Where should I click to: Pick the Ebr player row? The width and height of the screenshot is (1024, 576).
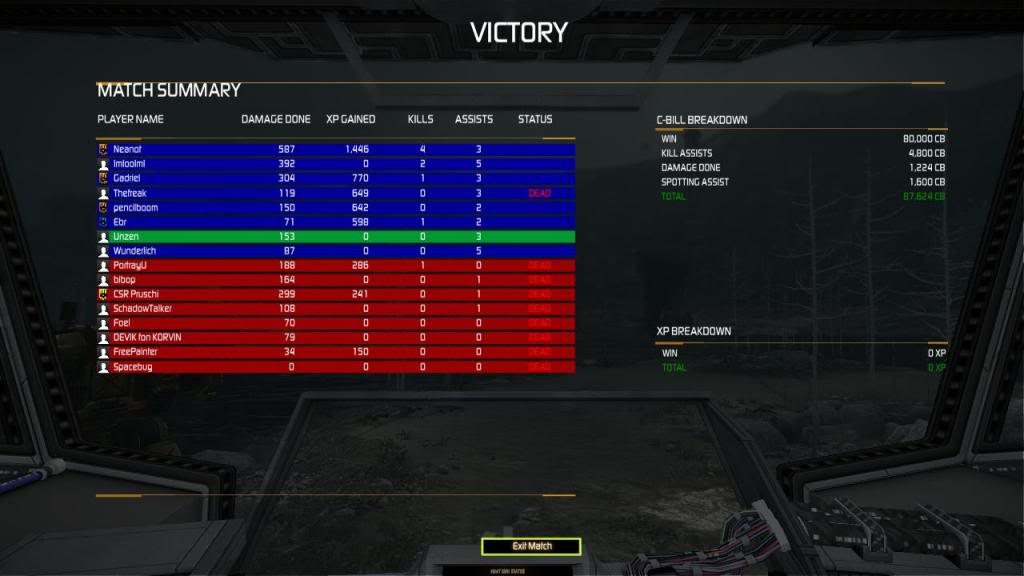pyautogui.click(x=335, y=222)
